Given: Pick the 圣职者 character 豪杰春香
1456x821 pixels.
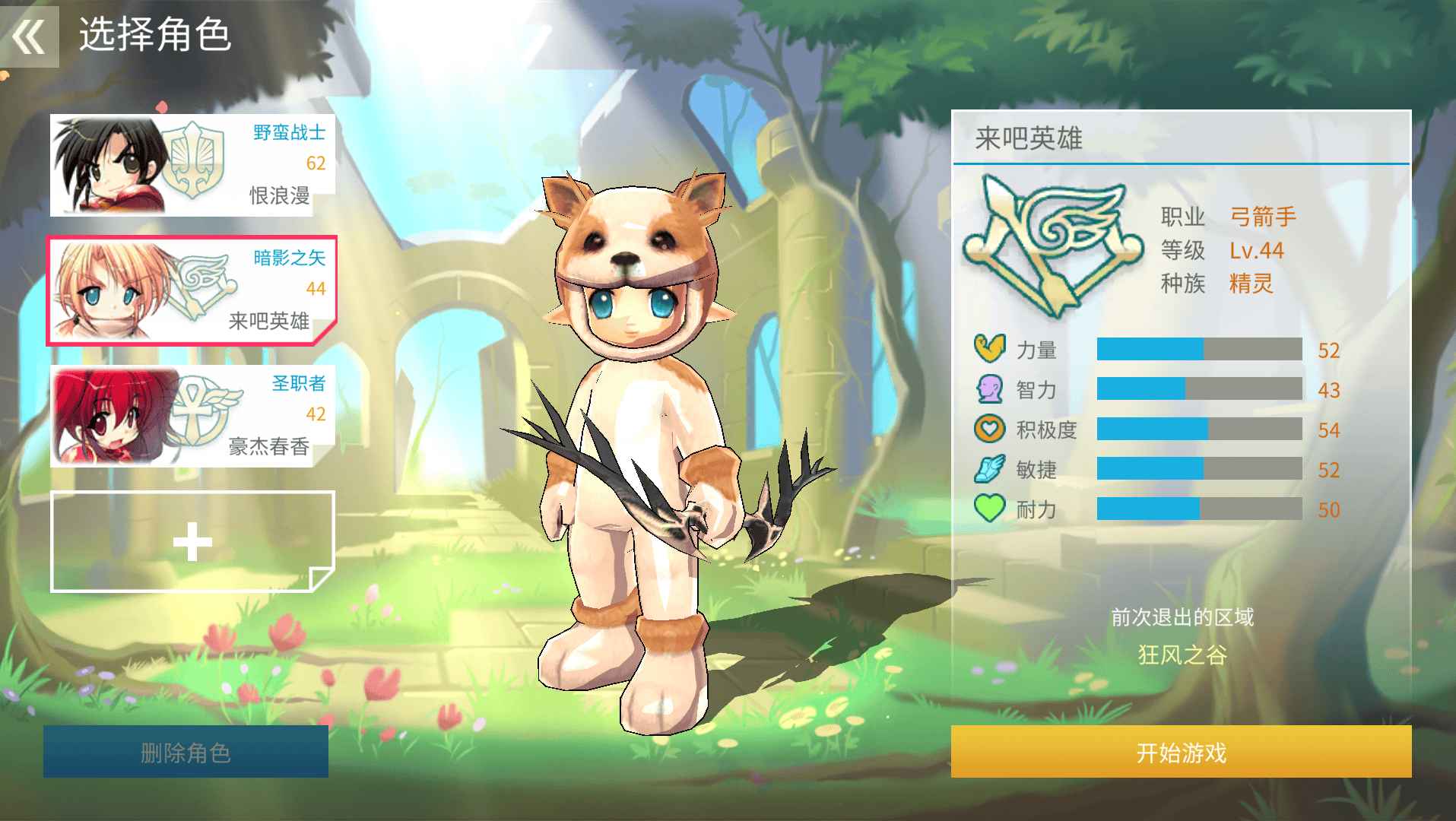Looking at the screenshot, I should point(192,416).
